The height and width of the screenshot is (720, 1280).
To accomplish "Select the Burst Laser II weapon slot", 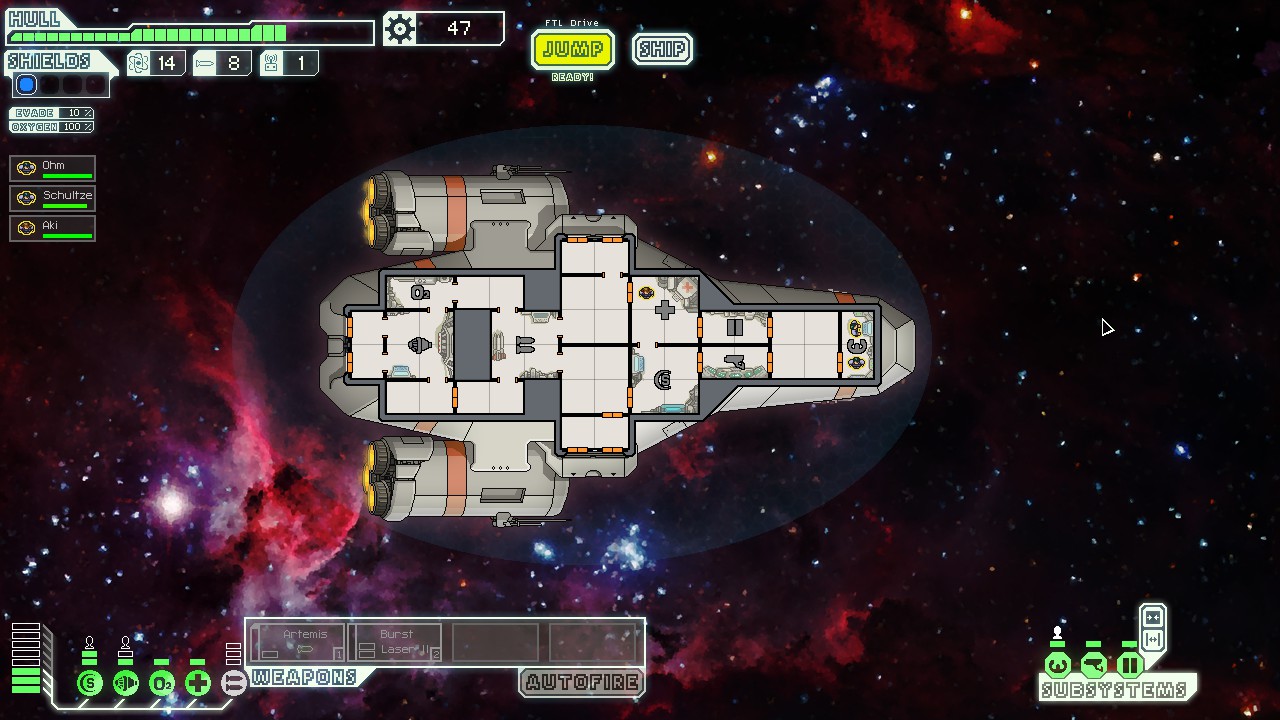I will (398, 642).
